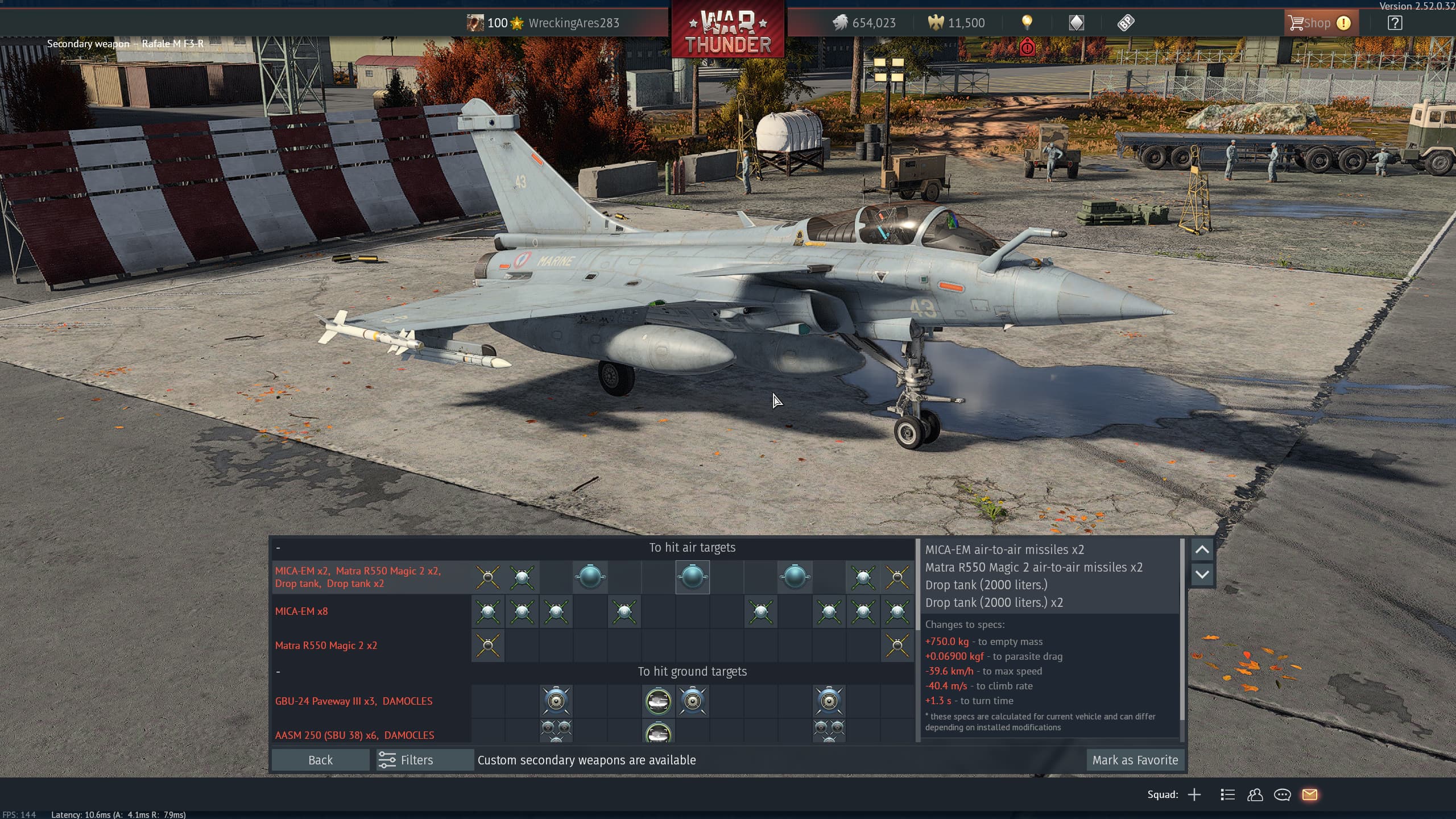The width and height of the screenshot is (1456, 819).
Task: Click the light bulb icon in top bar
Action: point(1027,23)
